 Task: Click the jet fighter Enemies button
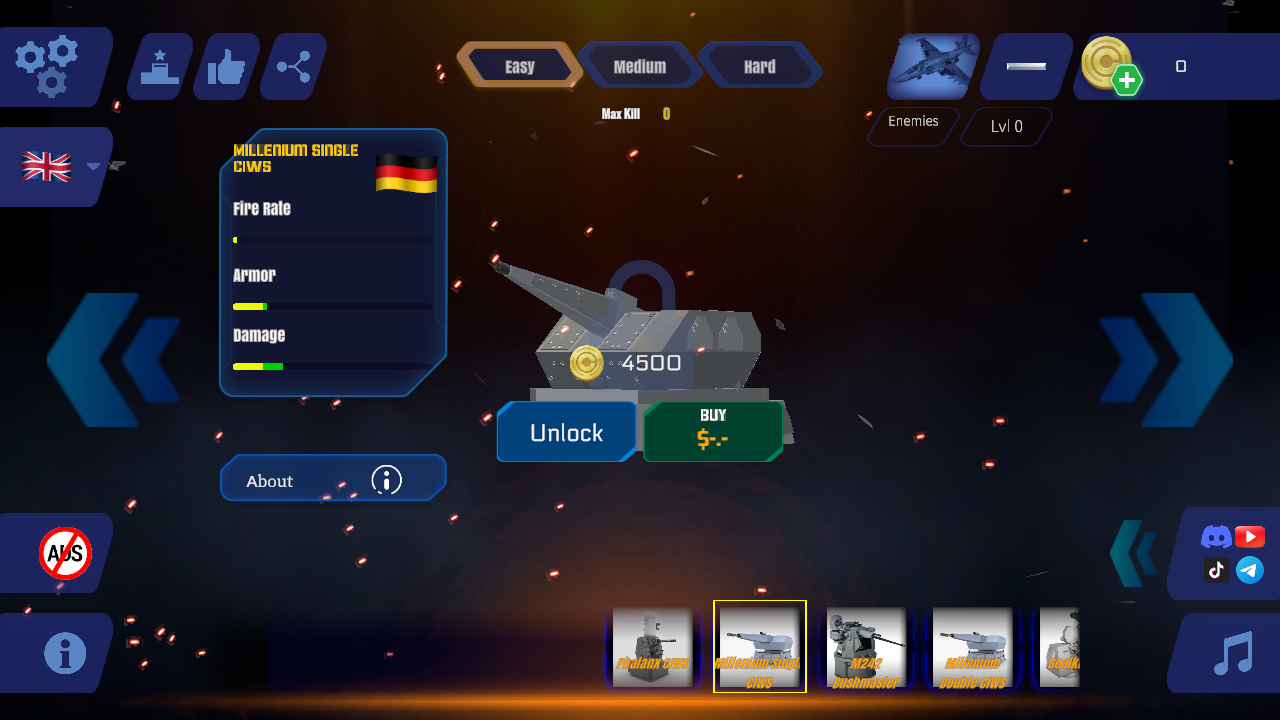932,66
